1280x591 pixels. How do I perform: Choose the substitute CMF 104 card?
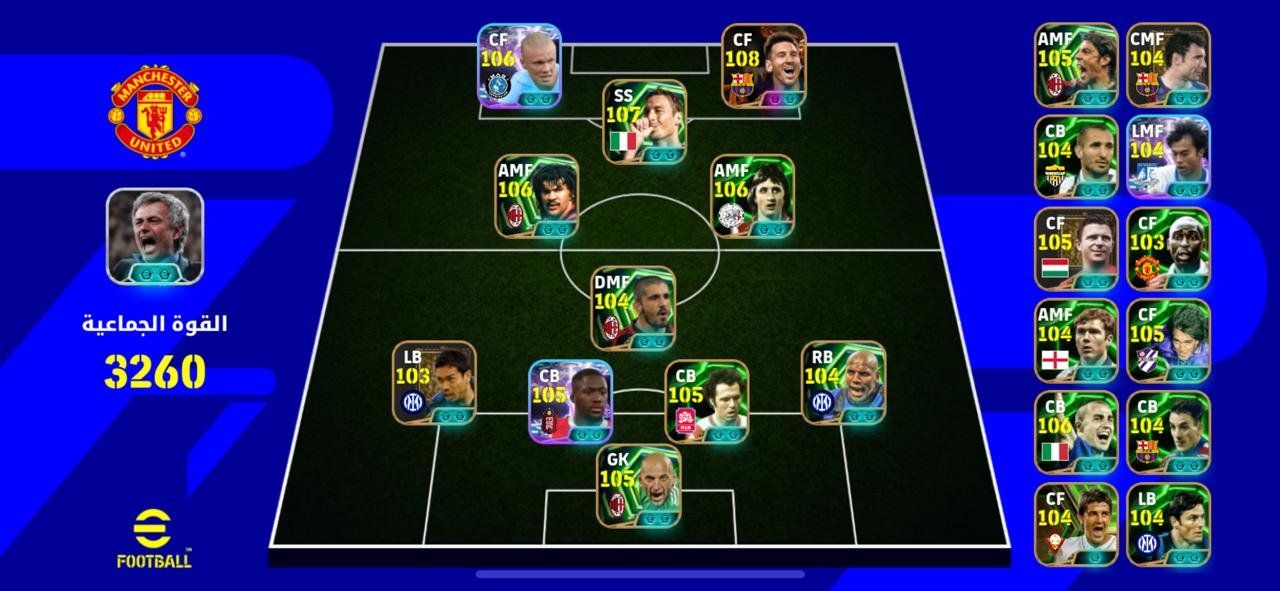(x=1168, y=65)
